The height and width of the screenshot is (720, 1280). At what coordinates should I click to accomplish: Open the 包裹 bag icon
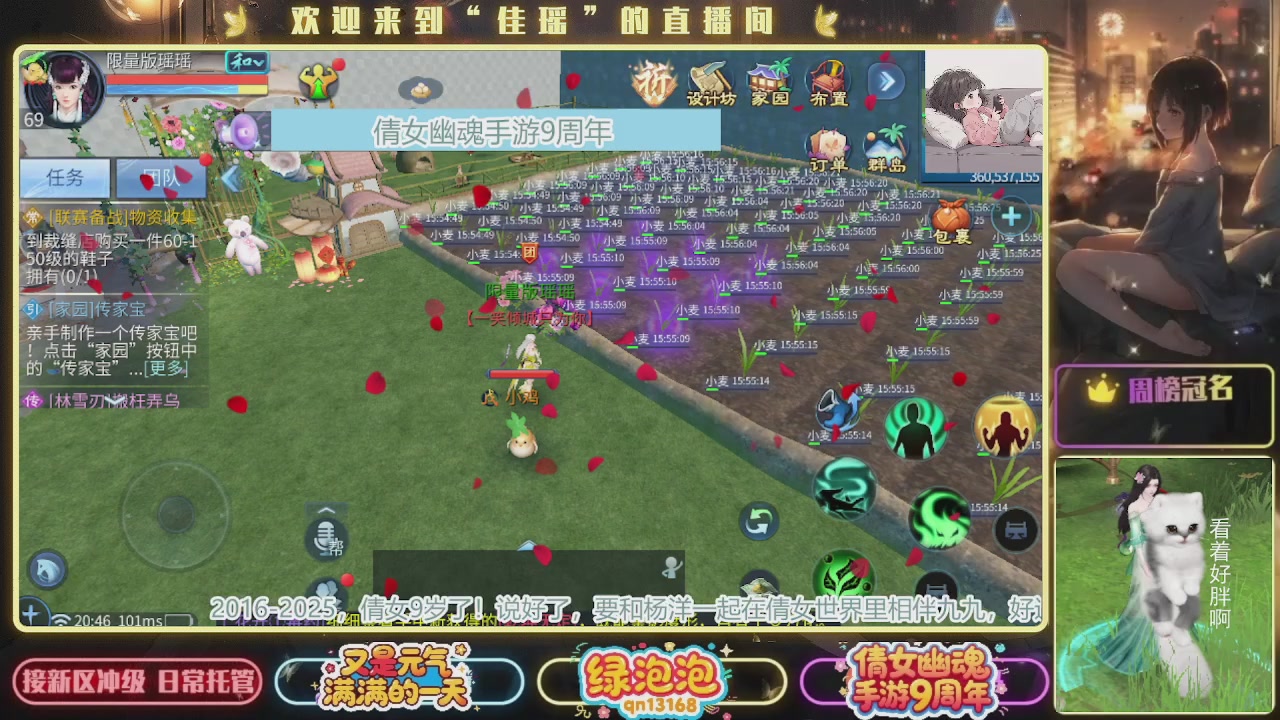pyautogui.click(x=952, y=215)
